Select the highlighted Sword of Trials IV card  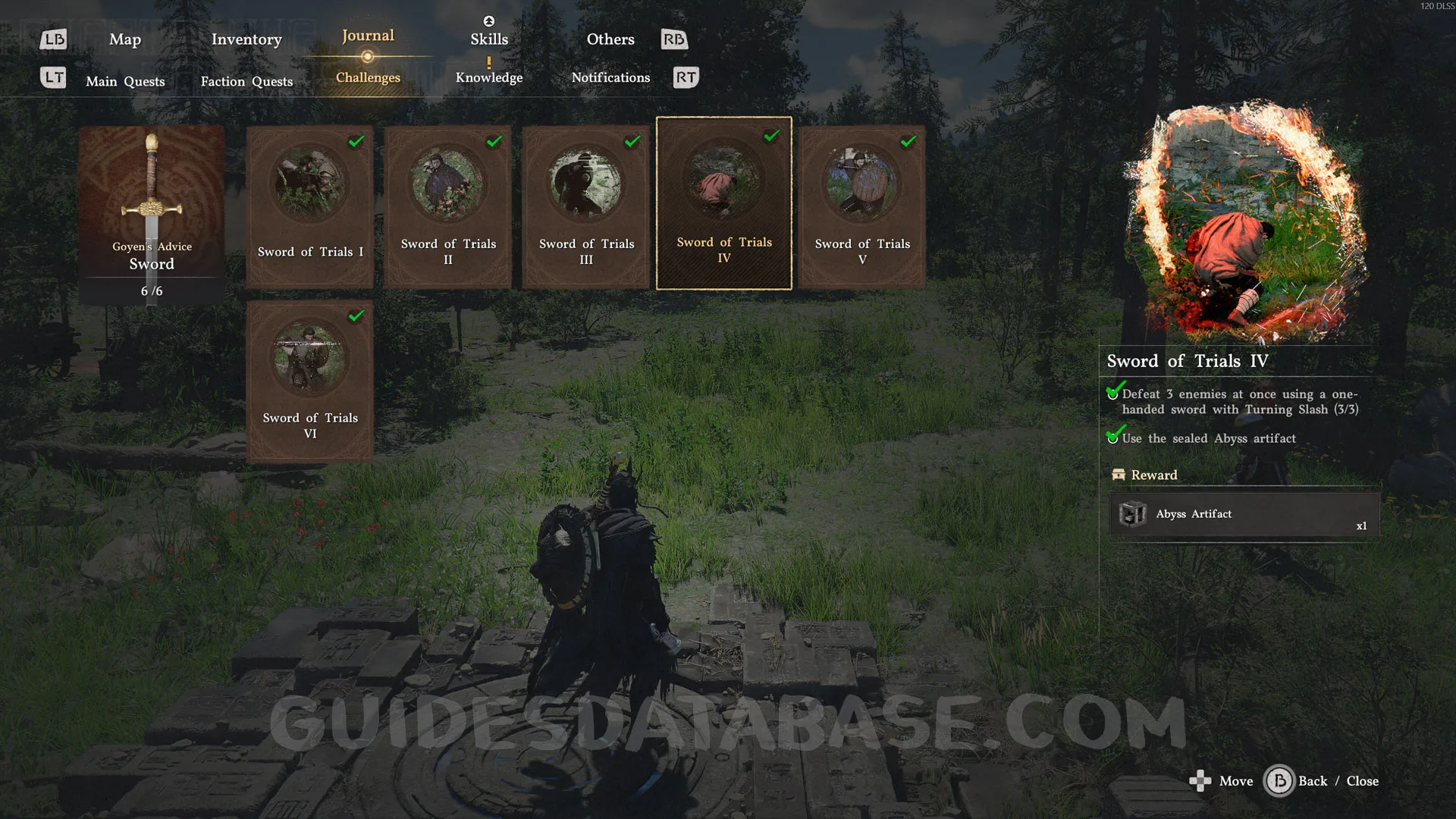pos(724,203)
